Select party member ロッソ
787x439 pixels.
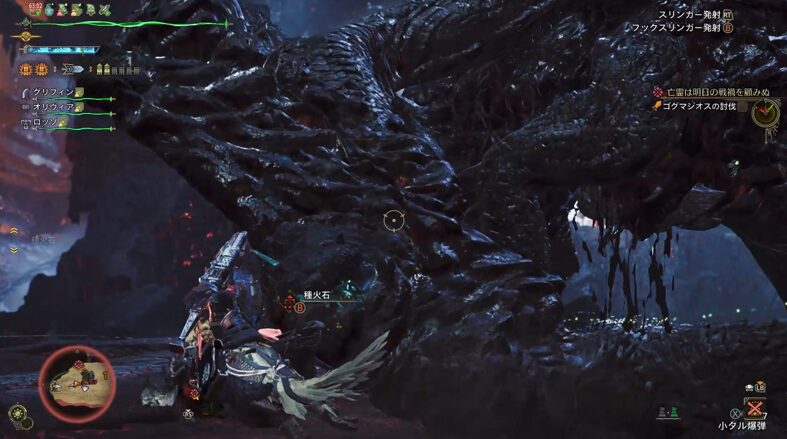45,122
